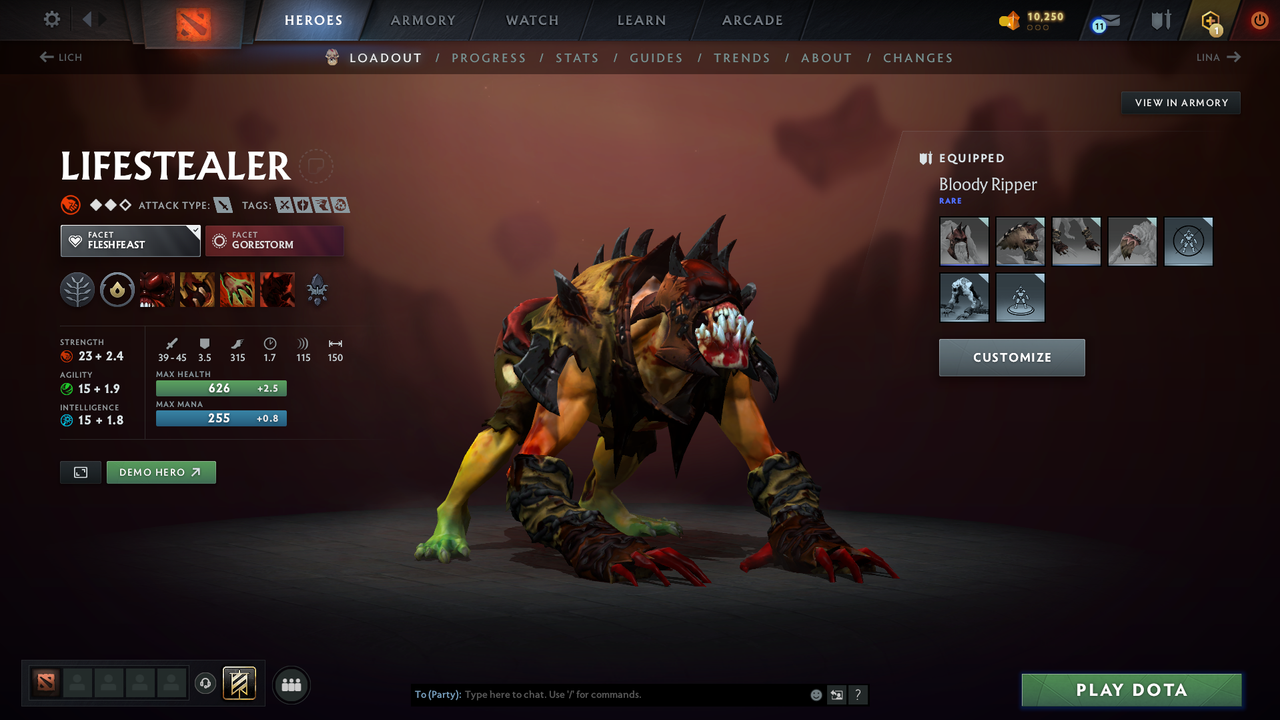1280x720 pixels.
Task: Select the Gorestorm facet
Action: pyautogui.click(x=275, y=241)
